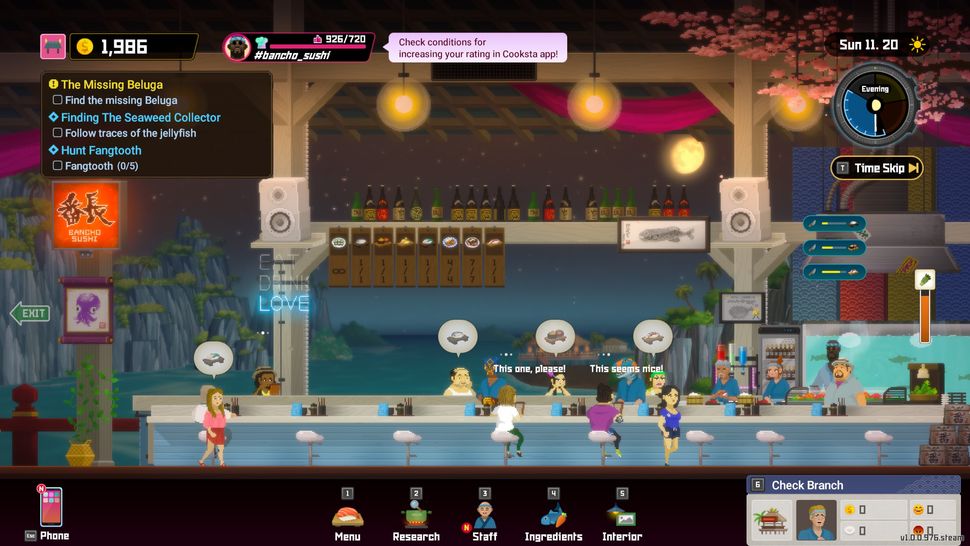This screenshot has width=970, height=546.
Task: Open the Menu sushi icon
Action: [x=347, y=516]
